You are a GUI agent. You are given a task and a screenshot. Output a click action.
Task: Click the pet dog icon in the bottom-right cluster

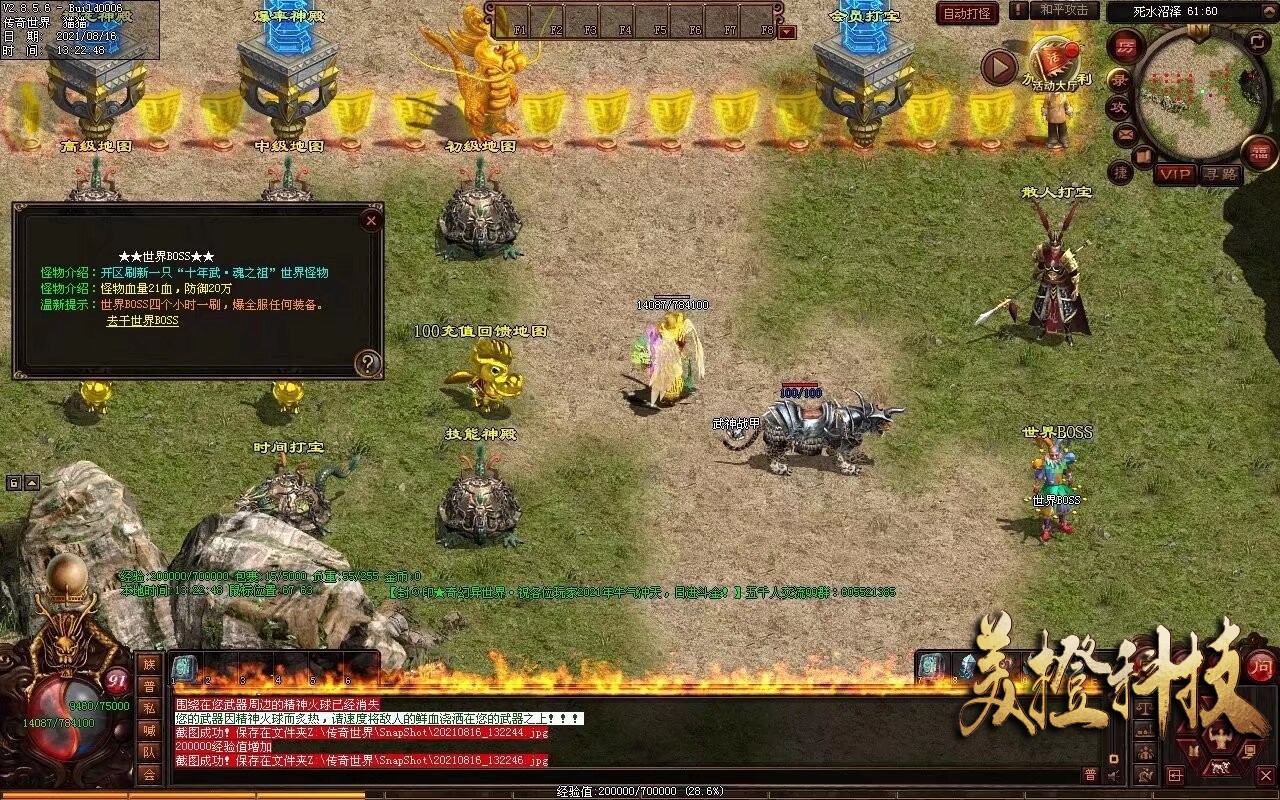tap(1220, 768)
